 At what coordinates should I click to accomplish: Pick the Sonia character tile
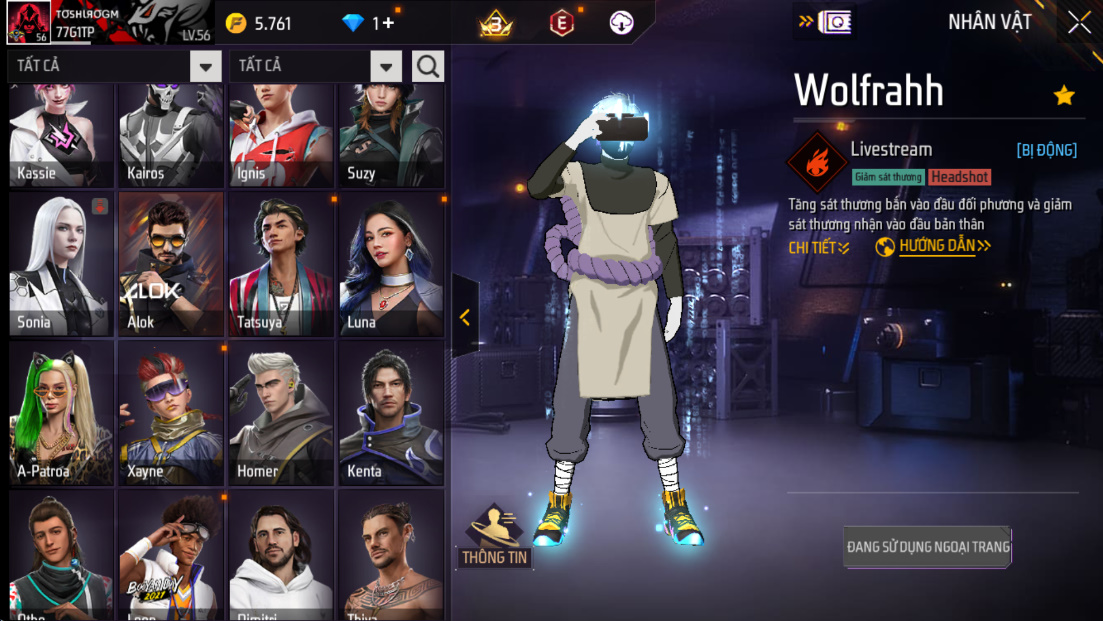(x=61, y=264)
